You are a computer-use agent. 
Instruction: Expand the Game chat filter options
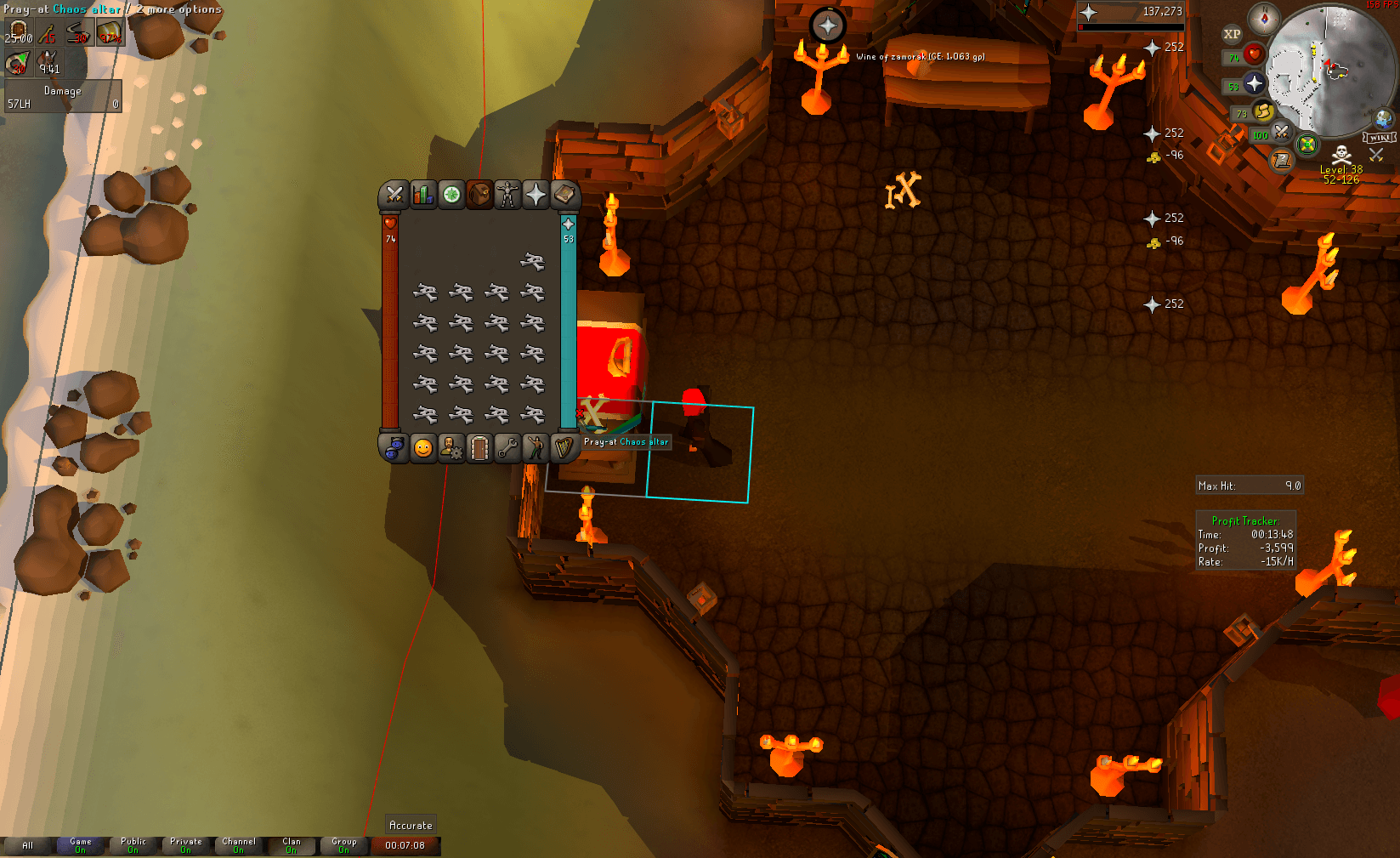coord(80,843)
